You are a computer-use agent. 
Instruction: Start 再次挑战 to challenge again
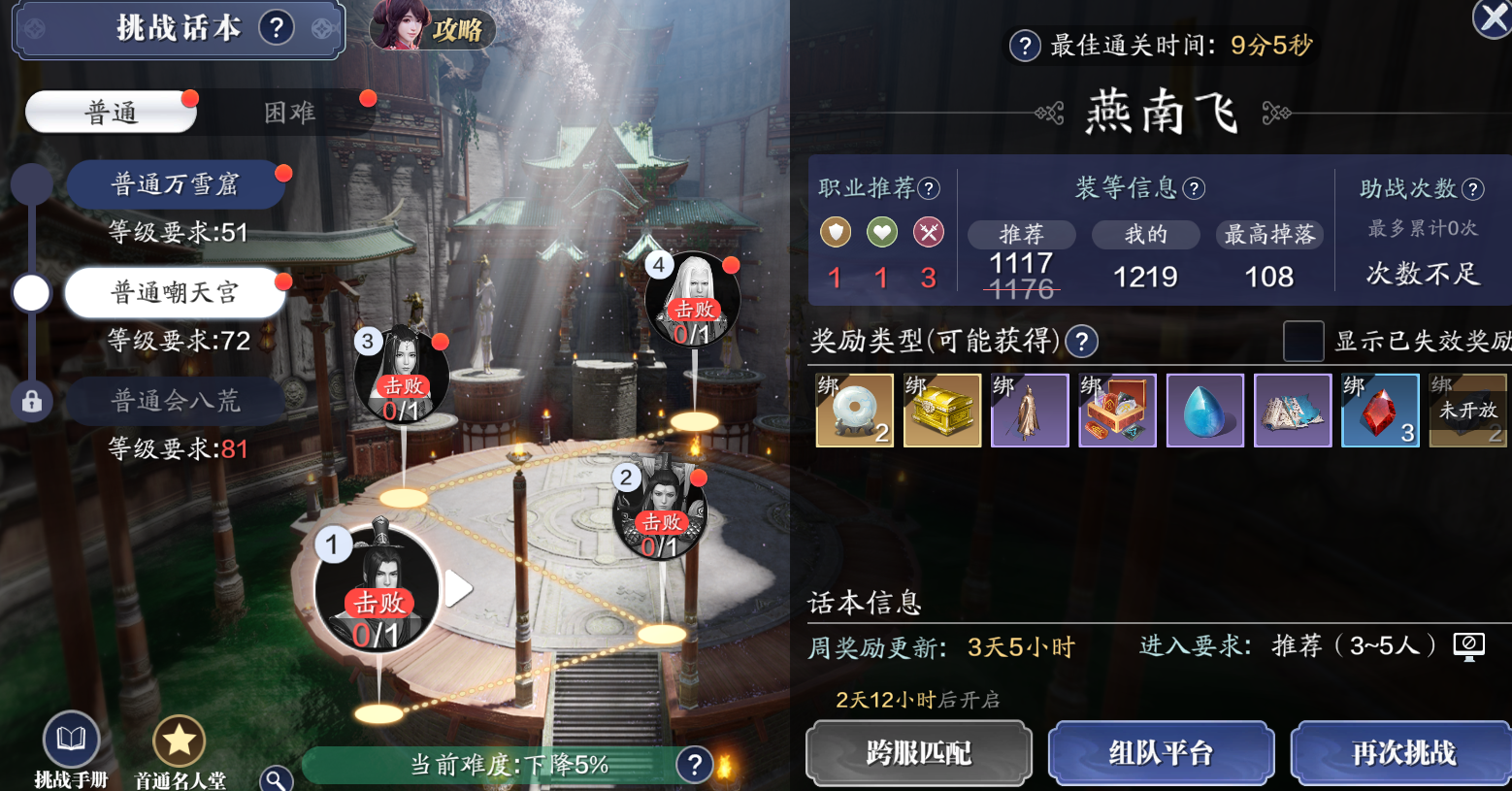pyautogui.click(x=1402, y=753)
